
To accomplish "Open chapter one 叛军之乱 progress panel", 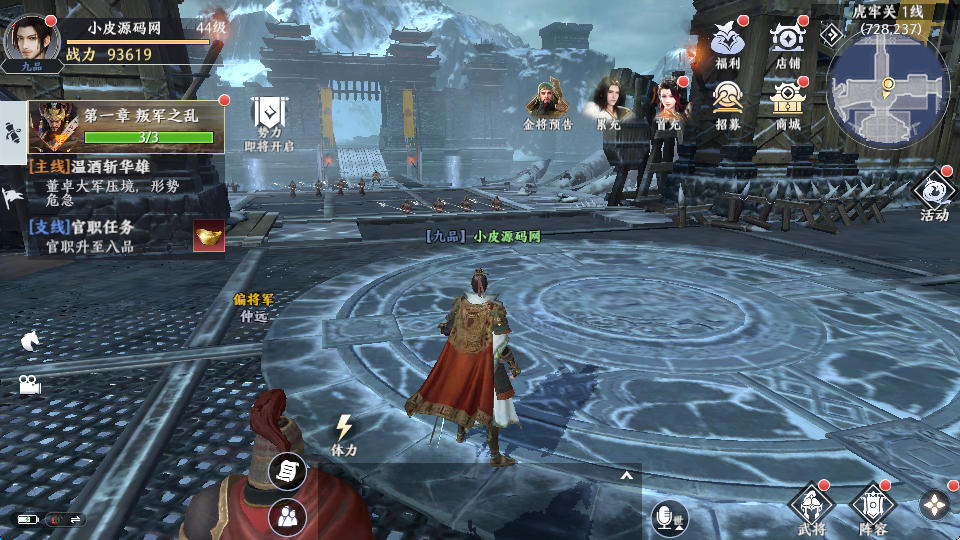I will tap(125, 126).
